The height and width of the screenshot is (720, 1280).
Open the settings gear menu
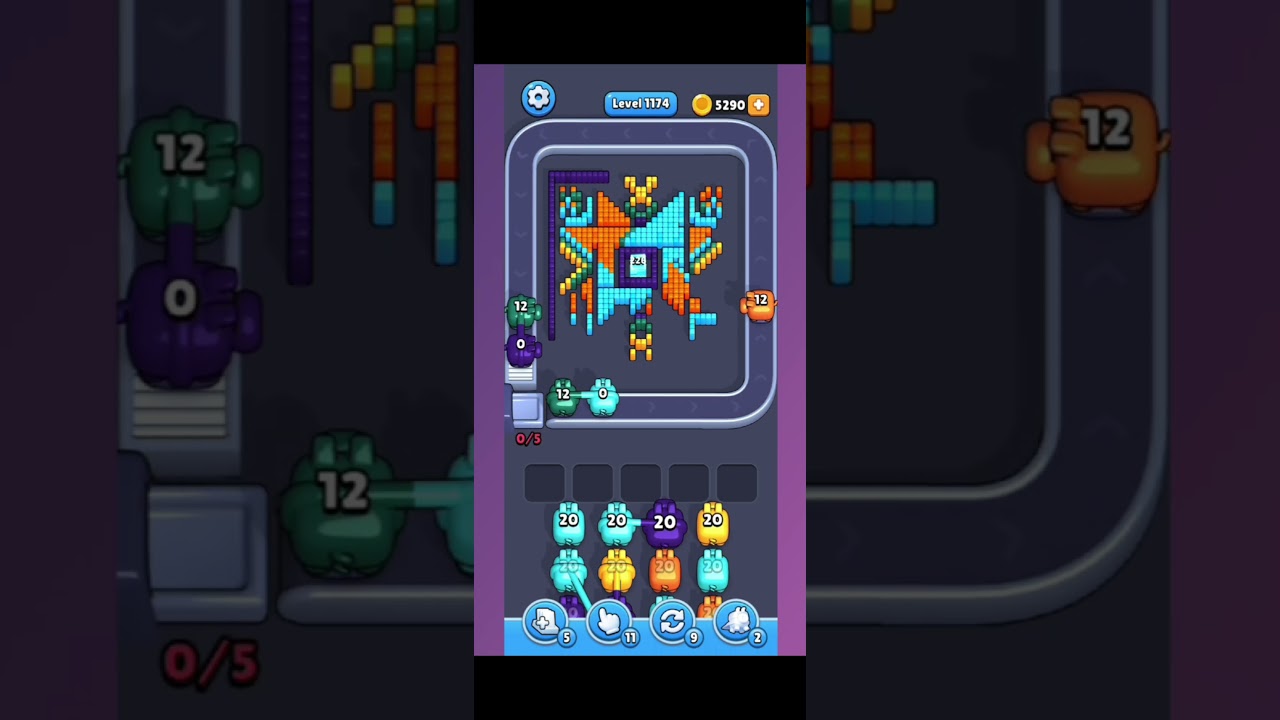click(539, 97)
